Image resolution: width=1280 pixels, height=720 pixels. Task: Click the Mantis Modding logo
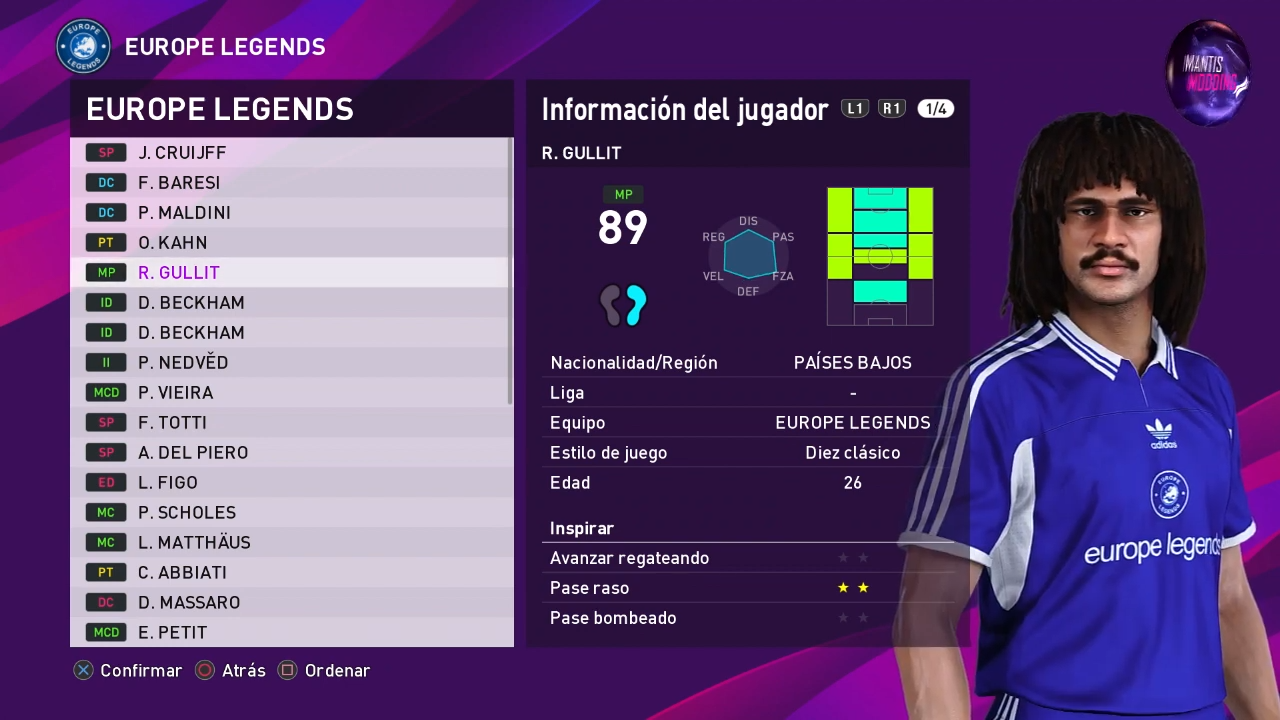click(x=1208, y=72)
